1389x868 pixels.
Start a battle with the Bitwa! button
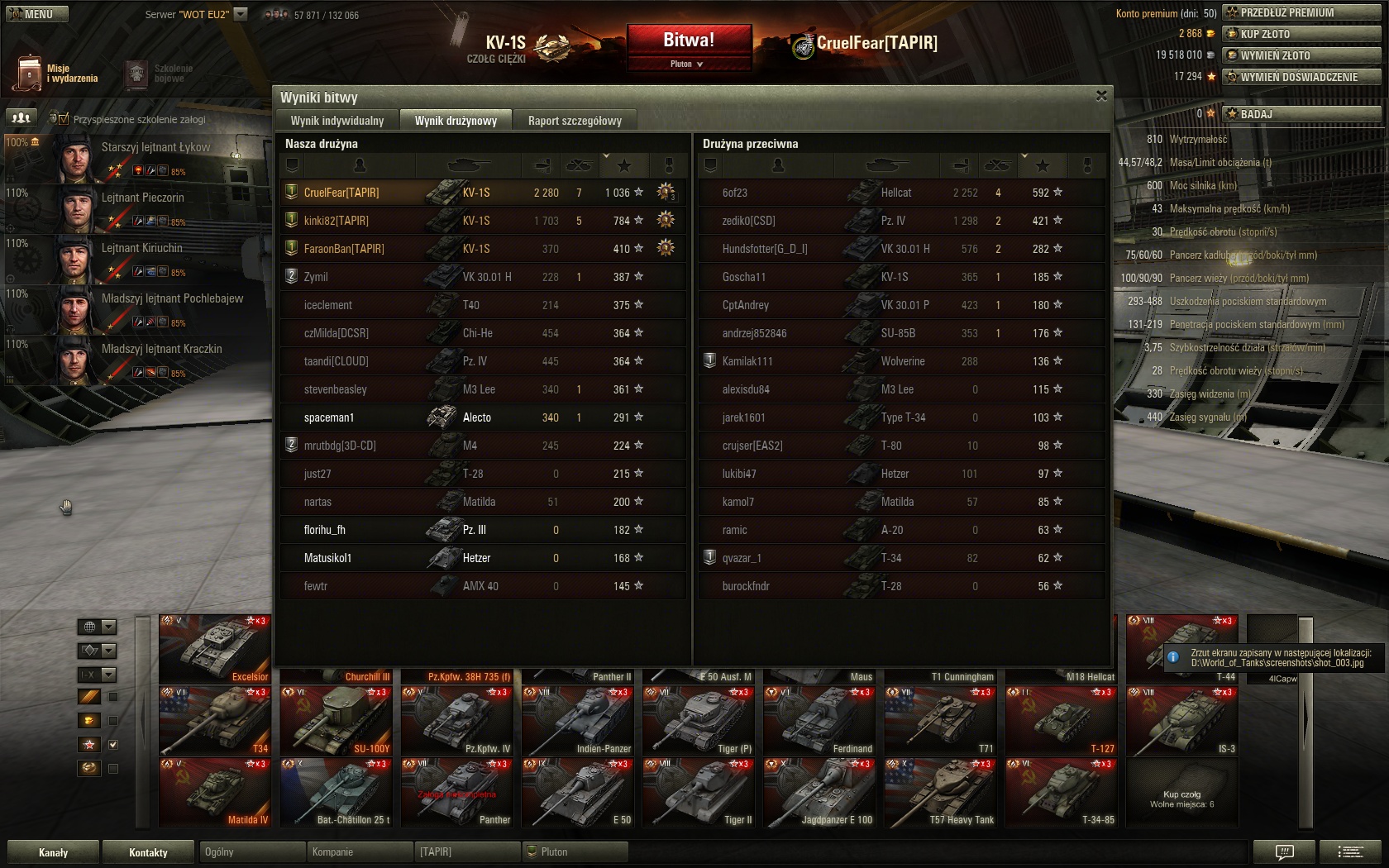689,40
